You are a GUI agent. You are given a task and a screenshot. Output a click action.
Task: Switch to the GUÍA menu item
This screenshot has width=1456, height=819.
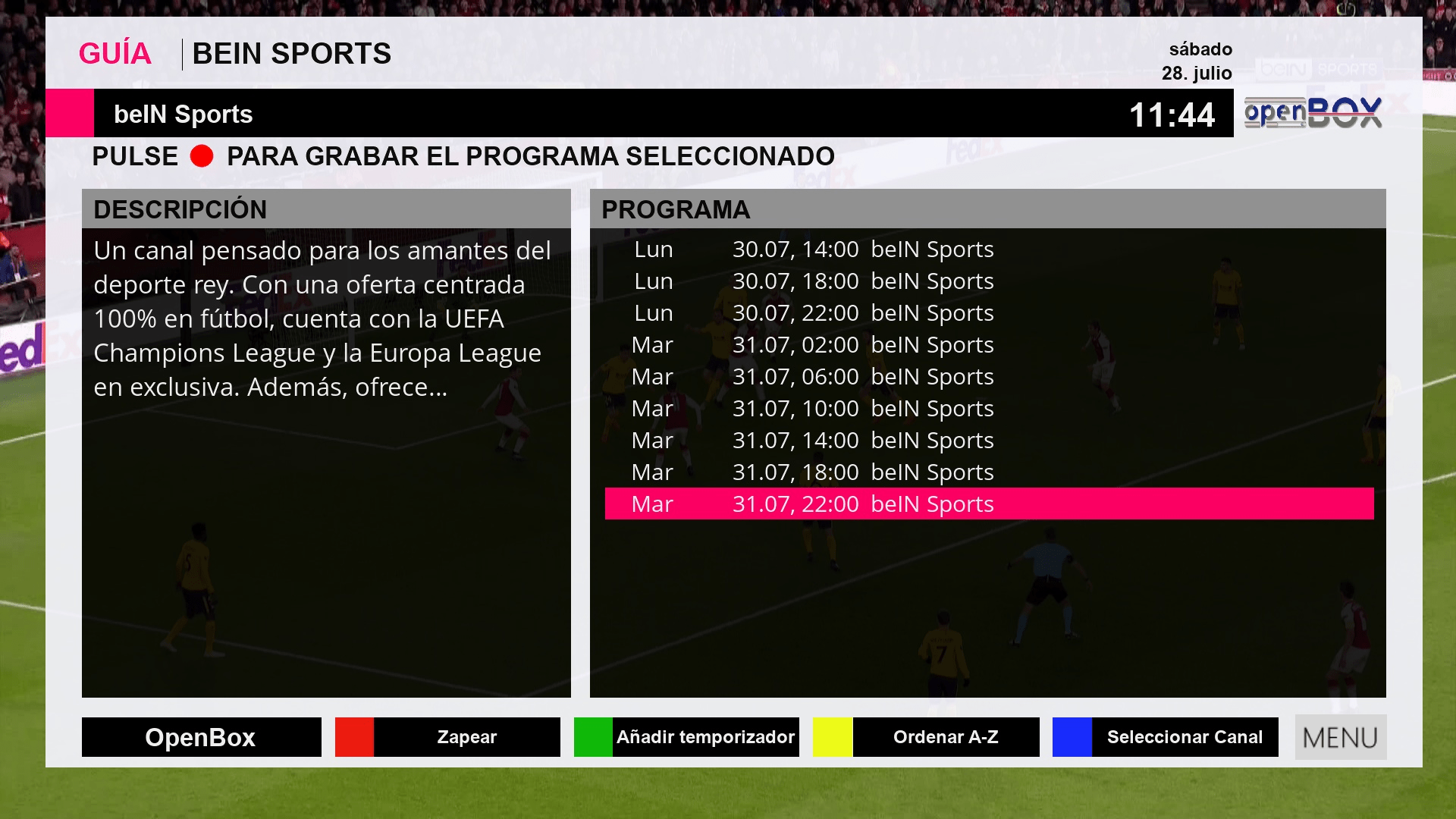(x=115, y=52)
